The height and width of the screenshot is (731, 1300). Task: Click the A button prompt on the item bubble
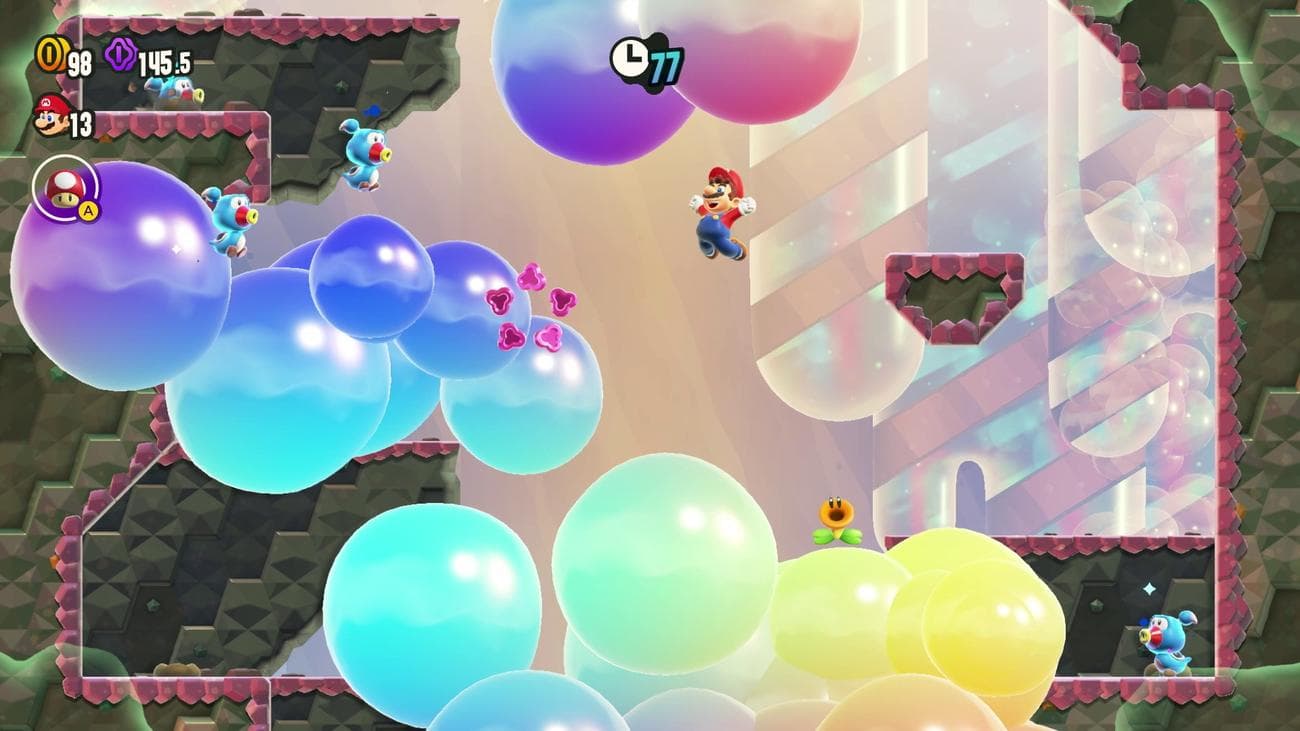(x=86, y=212)
